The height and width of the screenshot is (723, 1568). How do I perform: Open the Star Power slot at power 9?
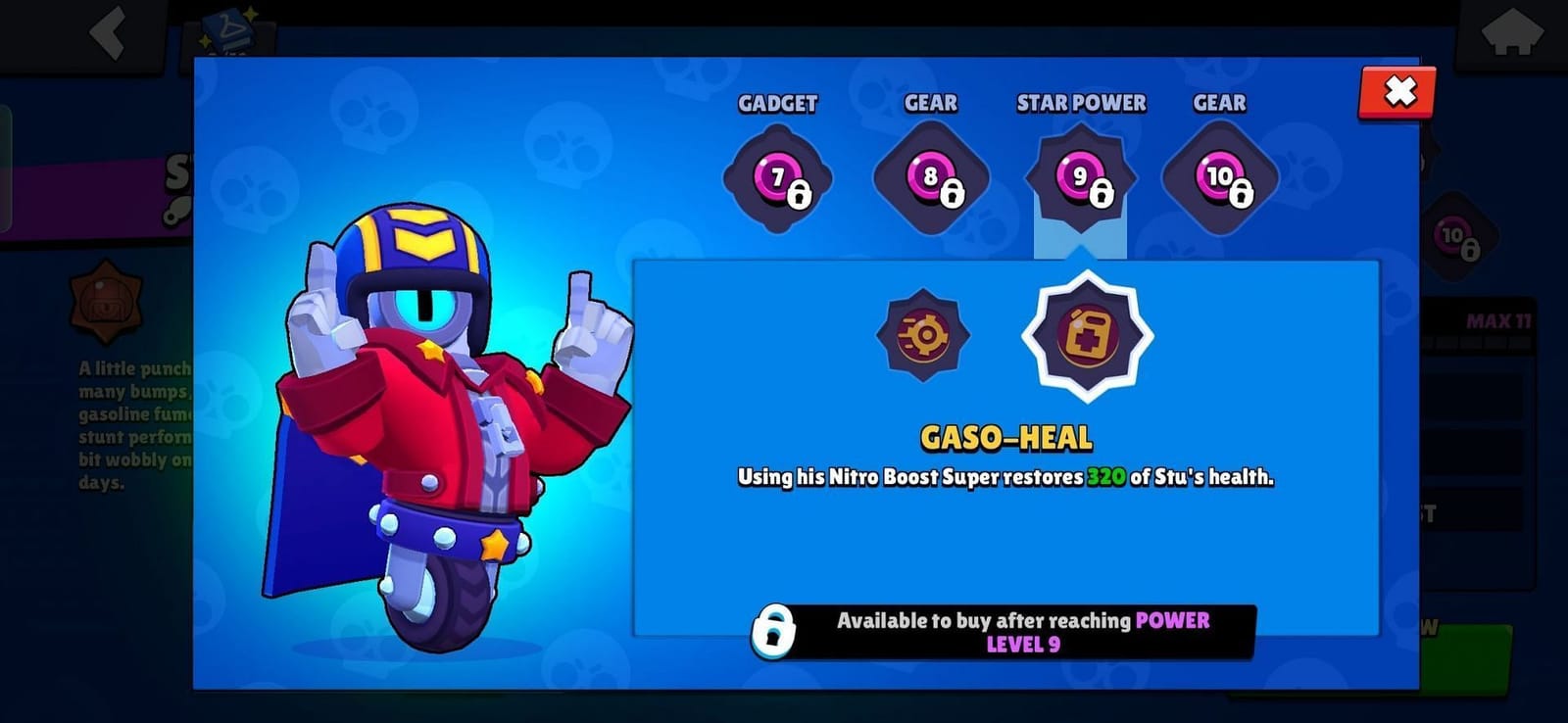[x=1081, y=176]
